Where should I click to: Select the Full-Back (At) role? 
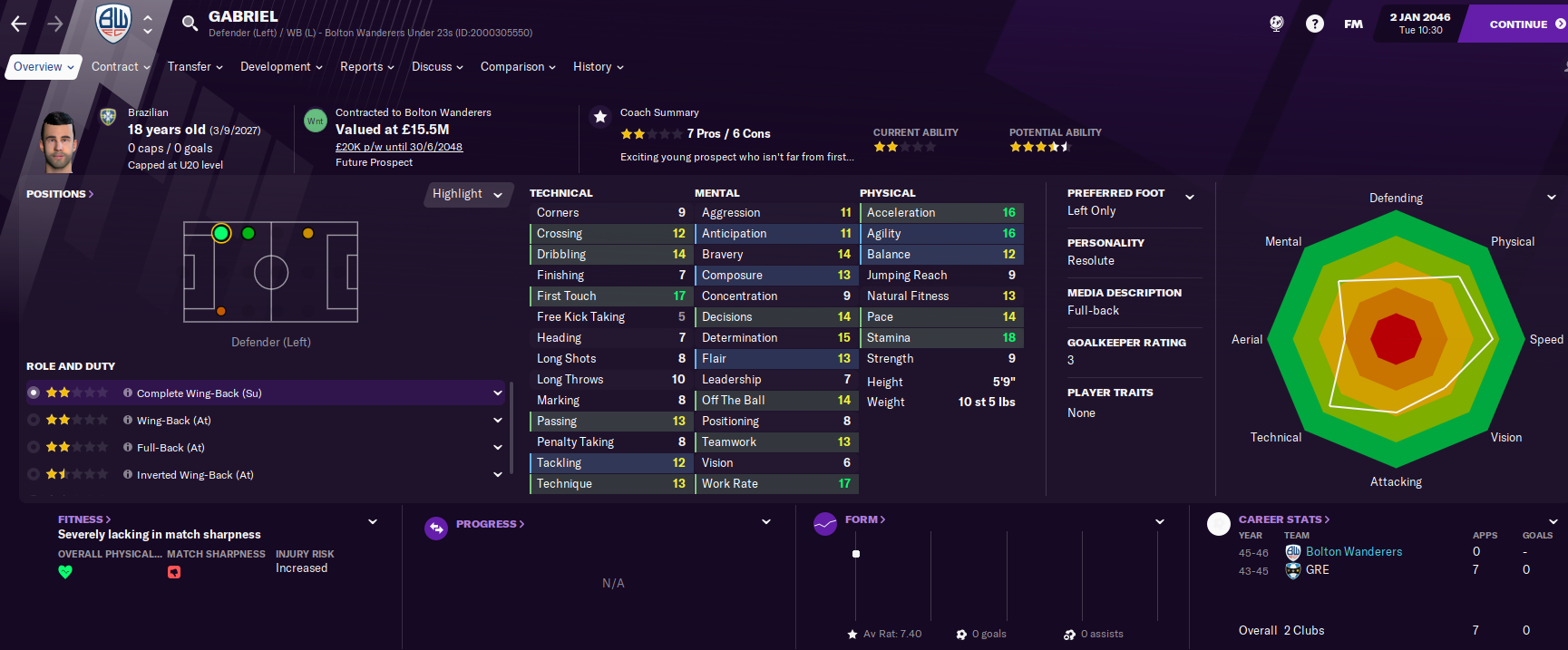pos(170,448)
